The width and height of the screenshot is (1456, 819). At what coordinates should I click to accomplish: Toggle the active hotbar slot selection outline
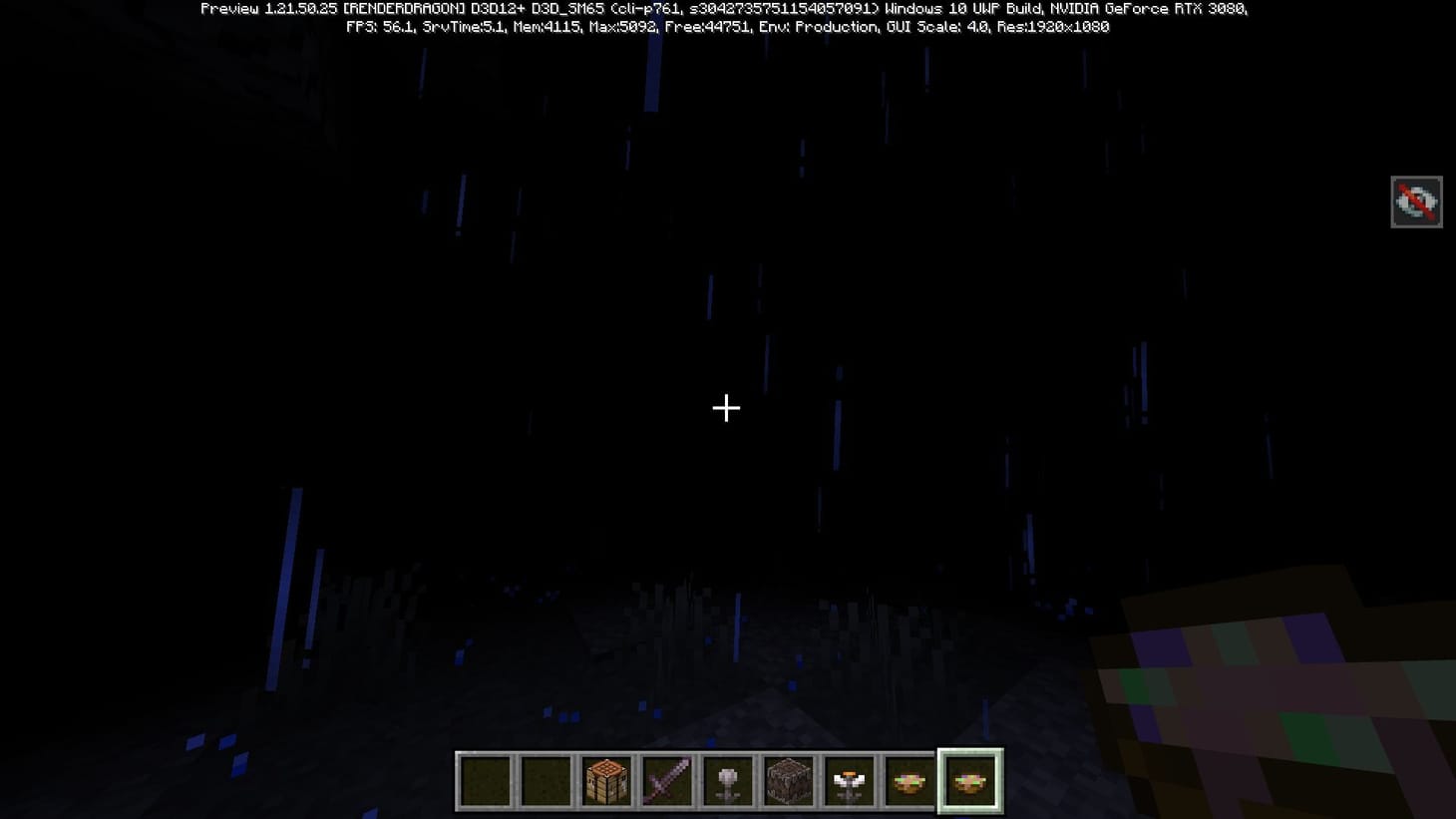point(970,781)
